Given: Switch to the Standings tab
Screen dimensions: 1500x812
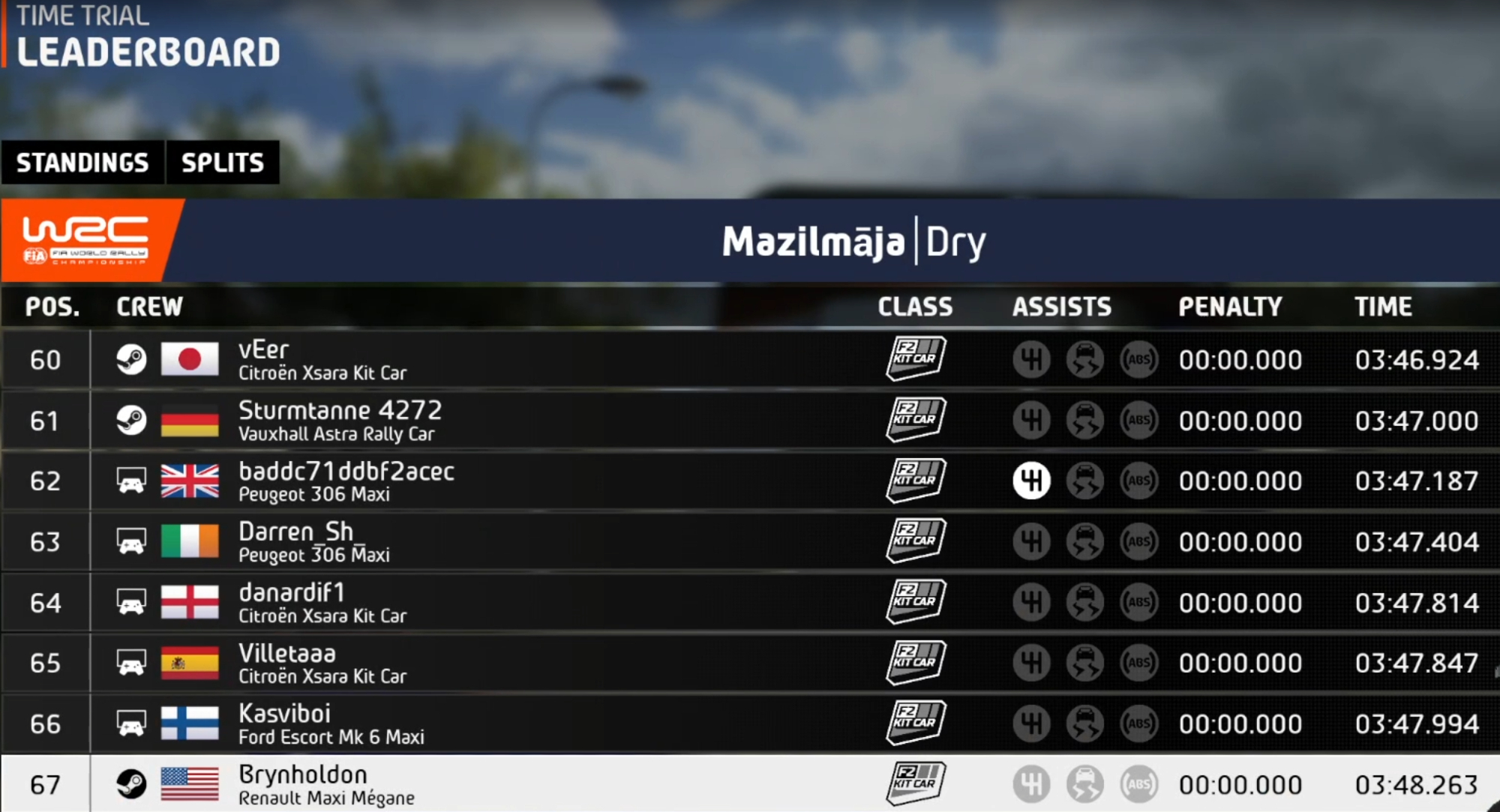Looking at the screenshot, I should click(x=82, y=162).
